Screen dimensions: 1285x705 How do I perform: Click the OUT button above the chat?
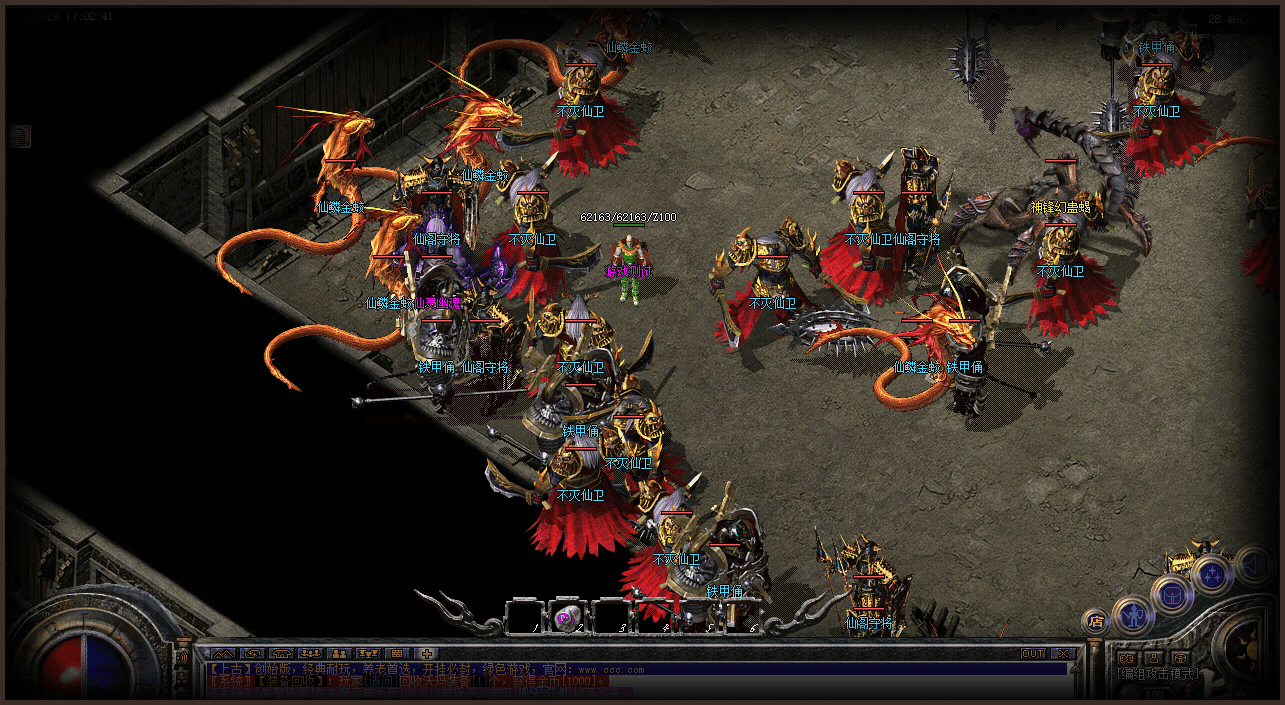[1032, 653]
